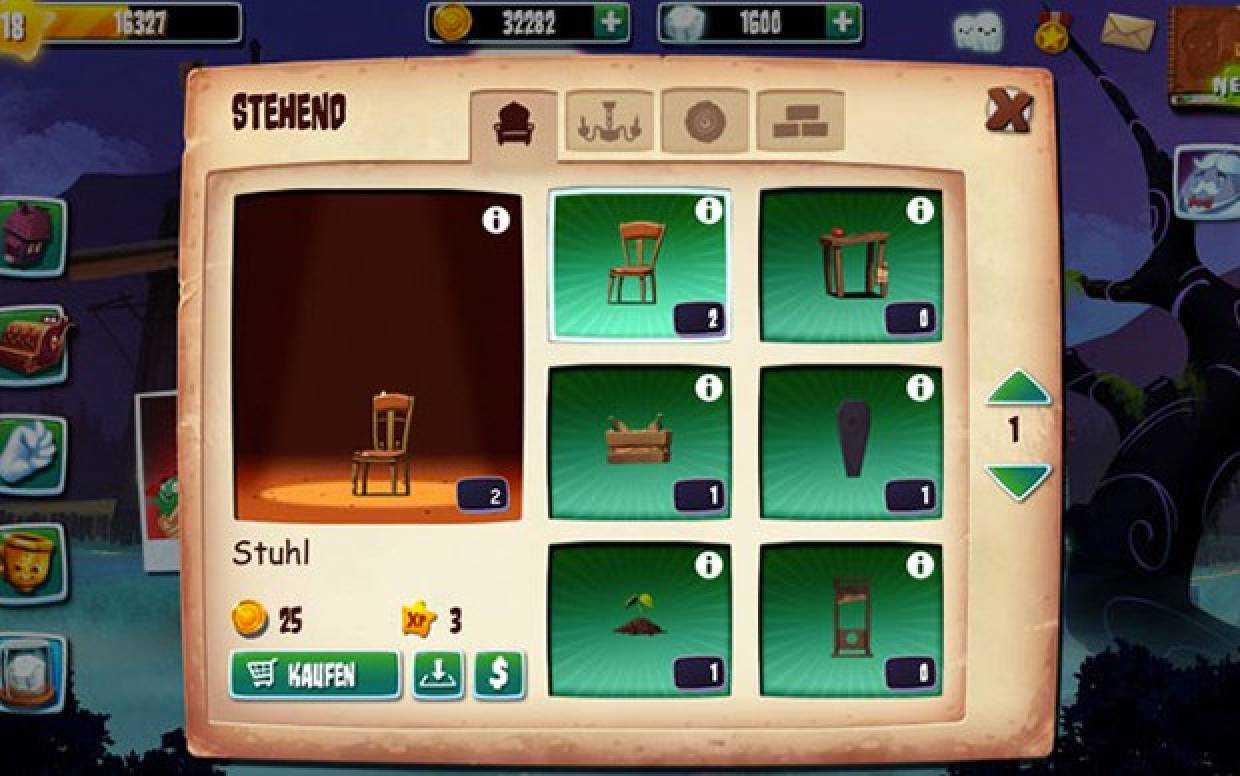The width and height of the screenshot is (1240, 776).
Task: Click the dollar sign sell button
Action: pyautogui.click(x=499, y=675)
